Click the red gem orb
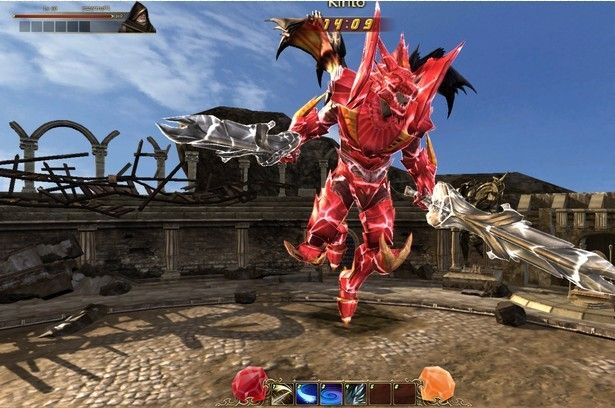The width and height of the screenshot is (615, 408). [x=249, y=384]
